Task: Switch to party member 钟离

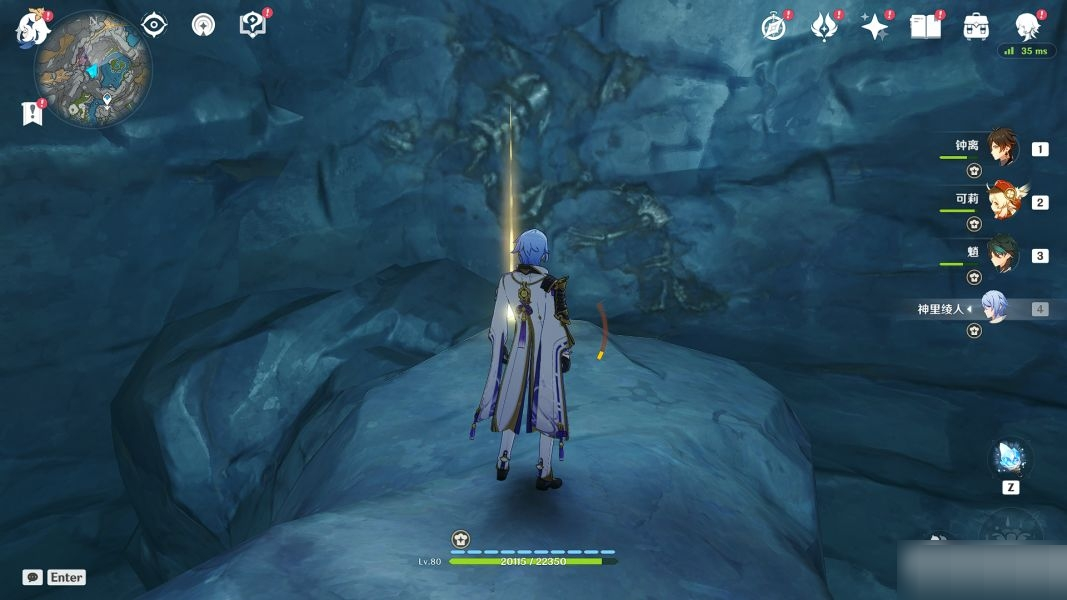Action: point(1002,147)
